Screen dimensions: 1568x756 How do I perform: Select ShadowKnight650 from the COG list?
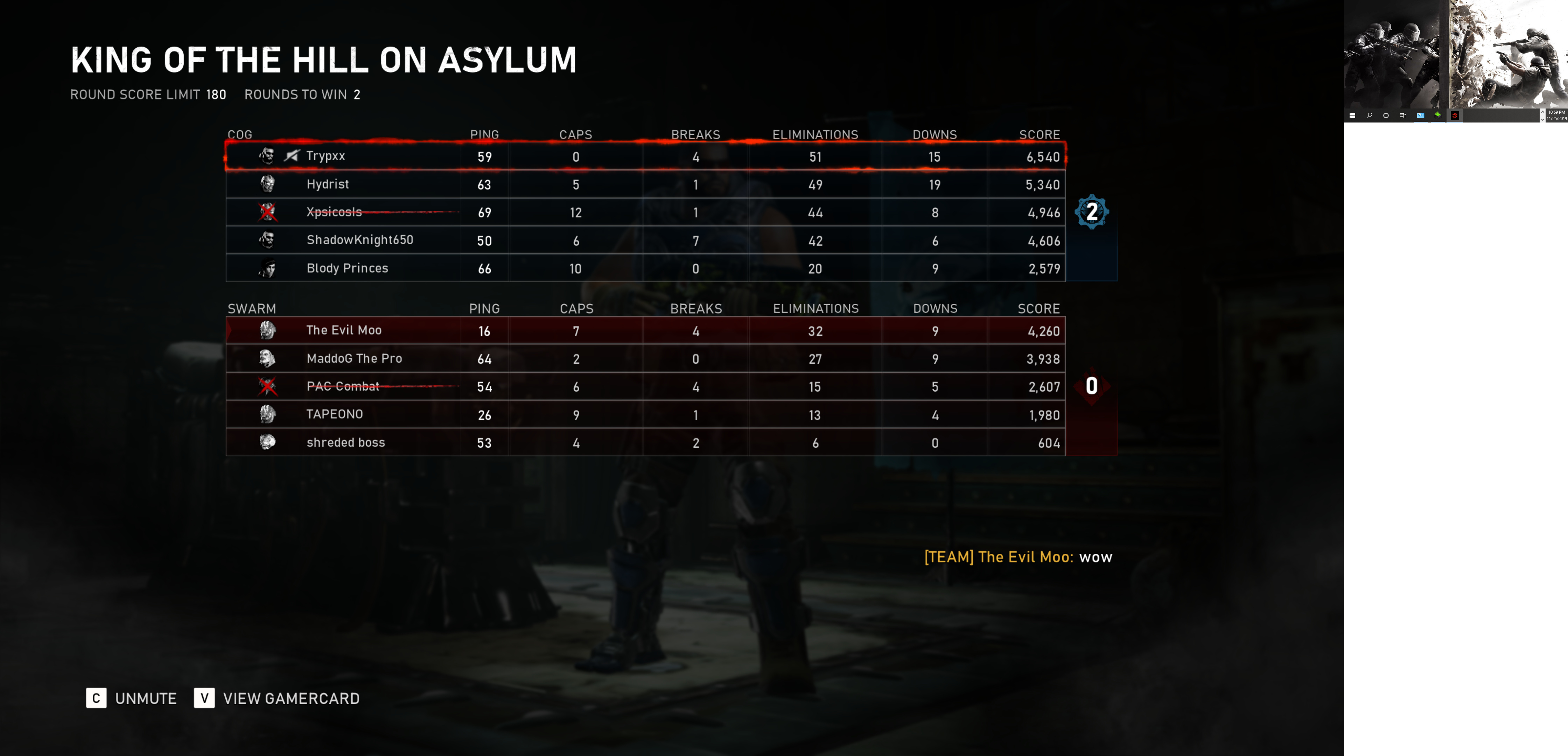coord(645,240)
